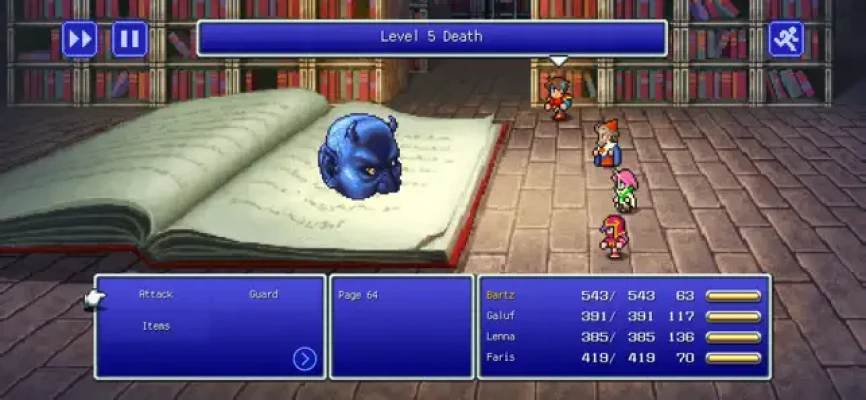Toggle the fast-forward battle speed button
The image size is (866, 400).
(80, 39)
